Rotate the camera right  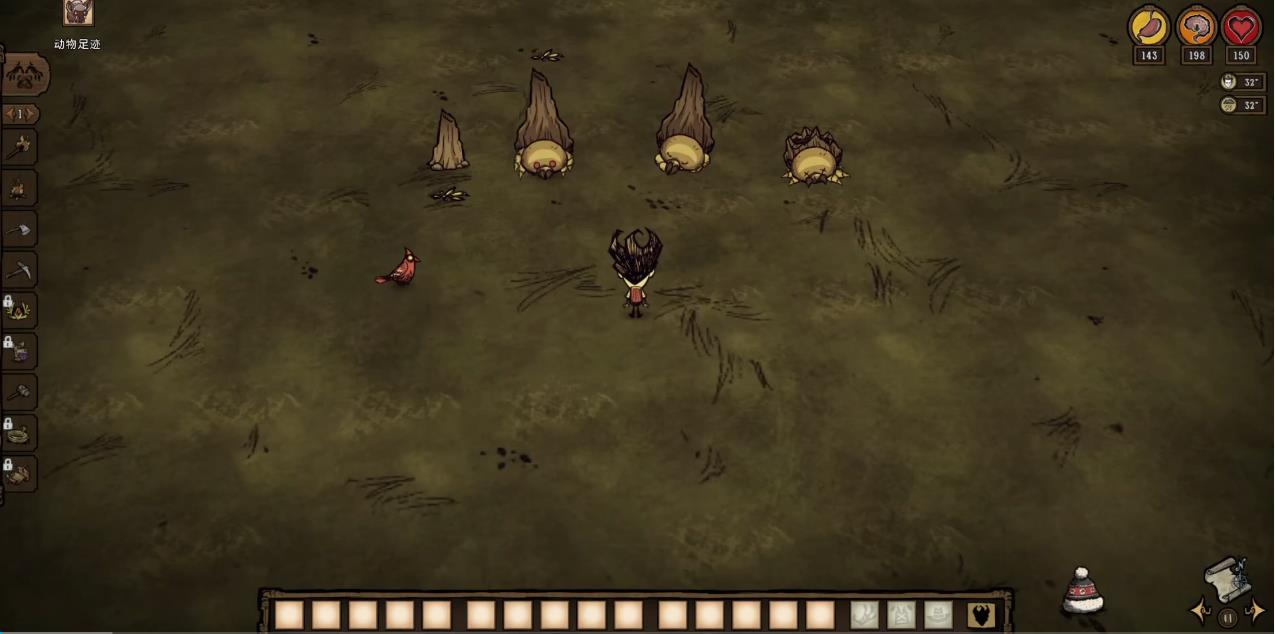(x=1256, y=611)
